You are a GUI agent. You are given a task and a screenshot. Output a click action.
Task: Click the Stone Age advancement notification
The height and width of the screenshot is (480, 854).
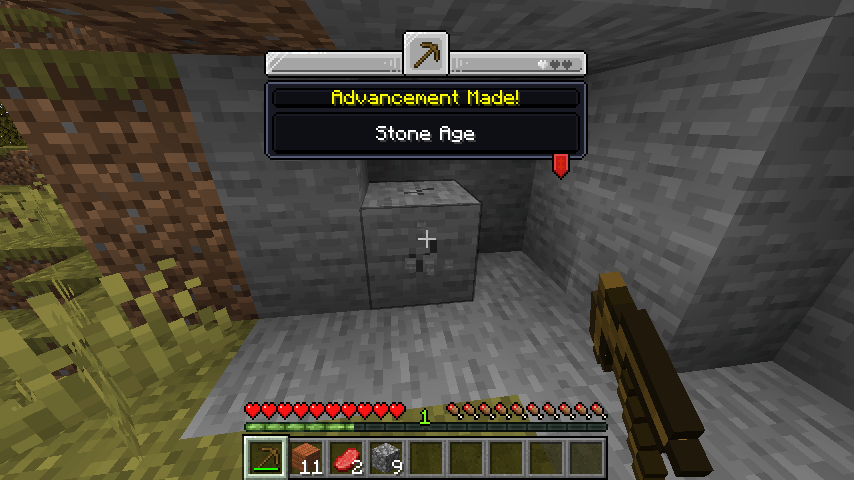coord(425,133)
